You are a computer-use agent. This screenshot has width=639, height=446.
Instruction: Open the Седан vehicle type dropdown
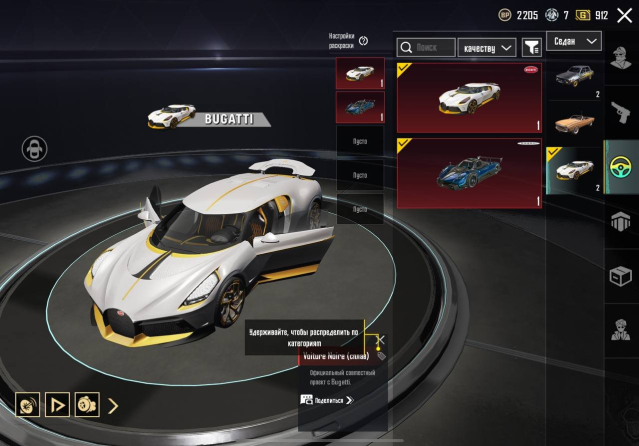tap(574, 41)
